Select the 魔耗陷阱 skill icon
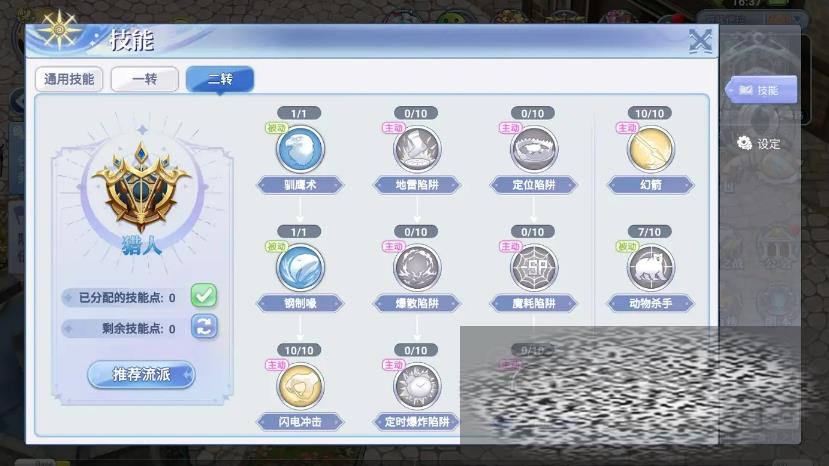This screenshot has height=466, width=829. tap(534, 268)
